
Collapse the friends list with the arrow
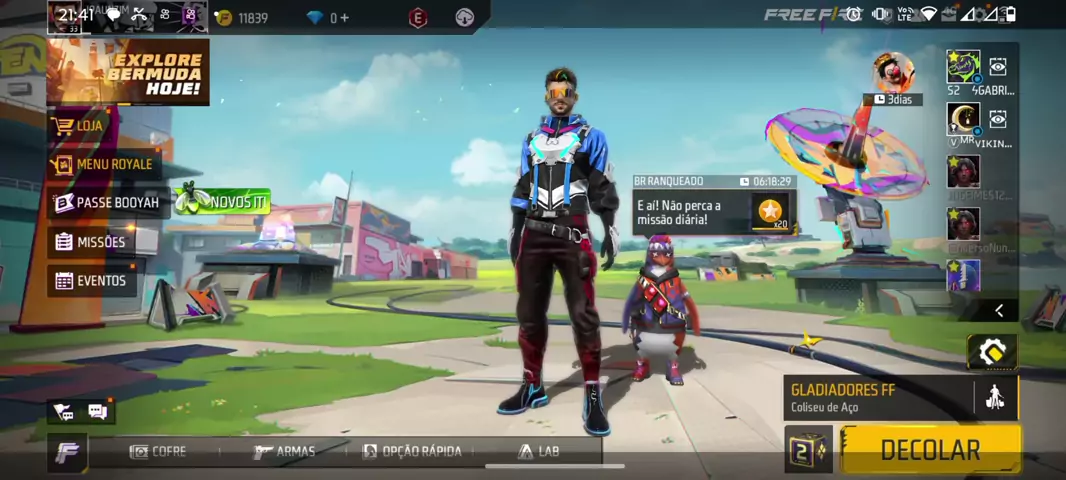998,311
